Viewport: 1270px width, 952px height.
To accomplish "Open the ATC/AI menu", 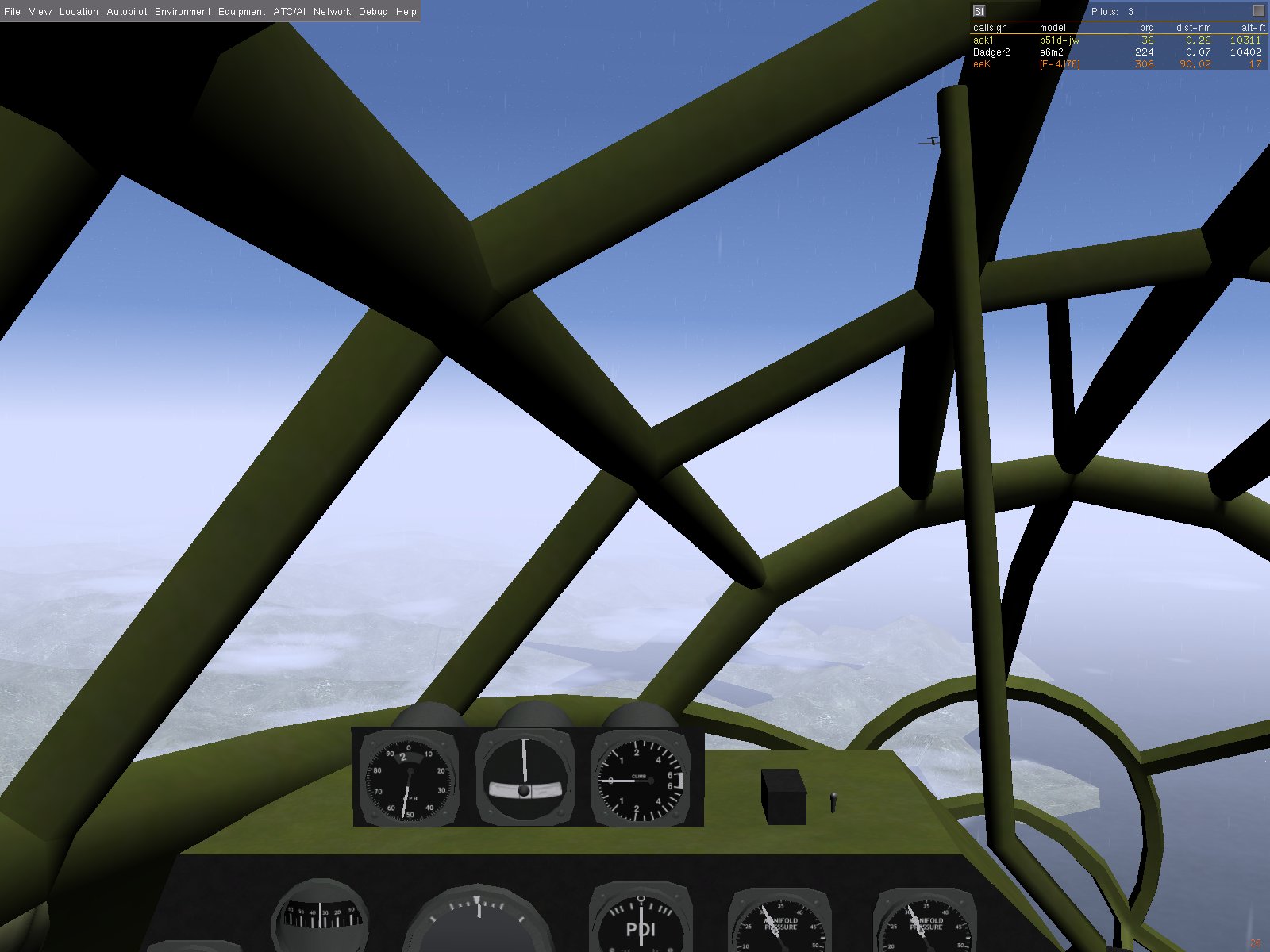I will click(289, 12).
